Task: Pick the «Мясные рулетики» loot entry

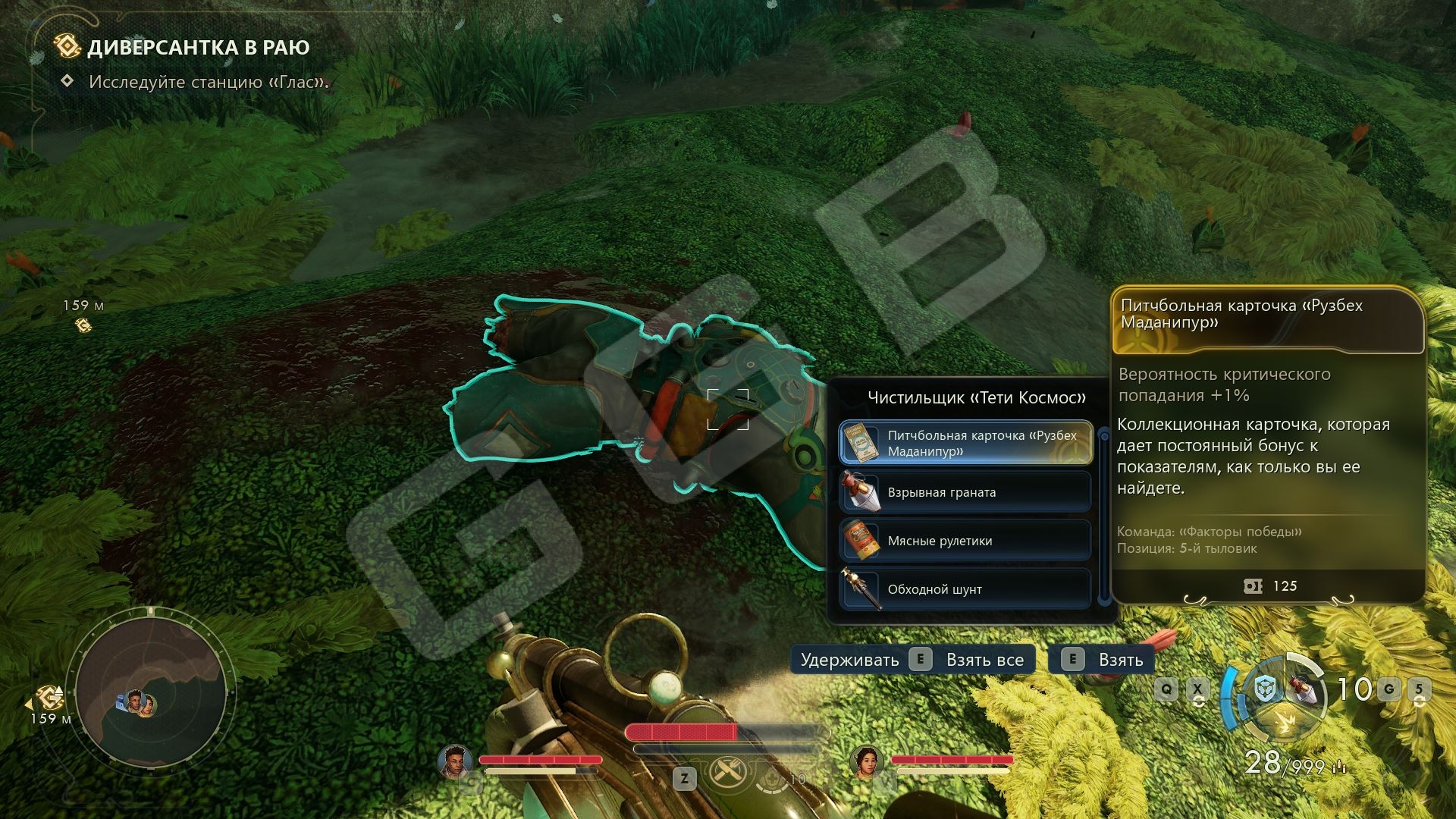Action: pyautogui.click(x=965, y=541)
